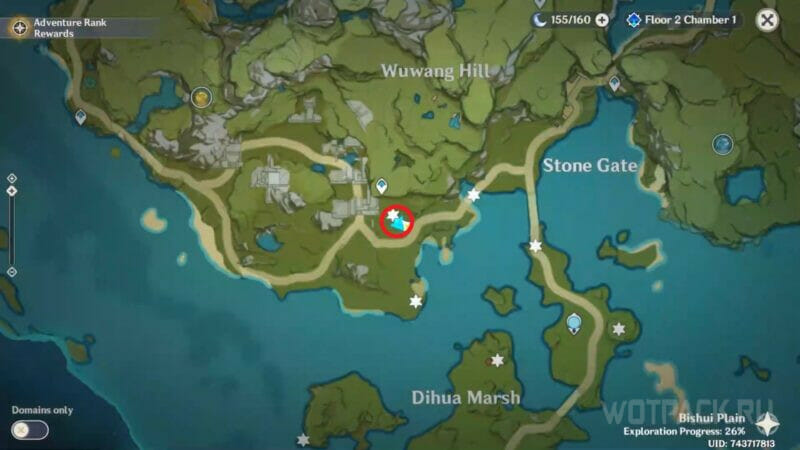This screenshot has height=450, width=800.
Task: Select the star pin below Stone Gate label
Action: (x=536, y=245)
